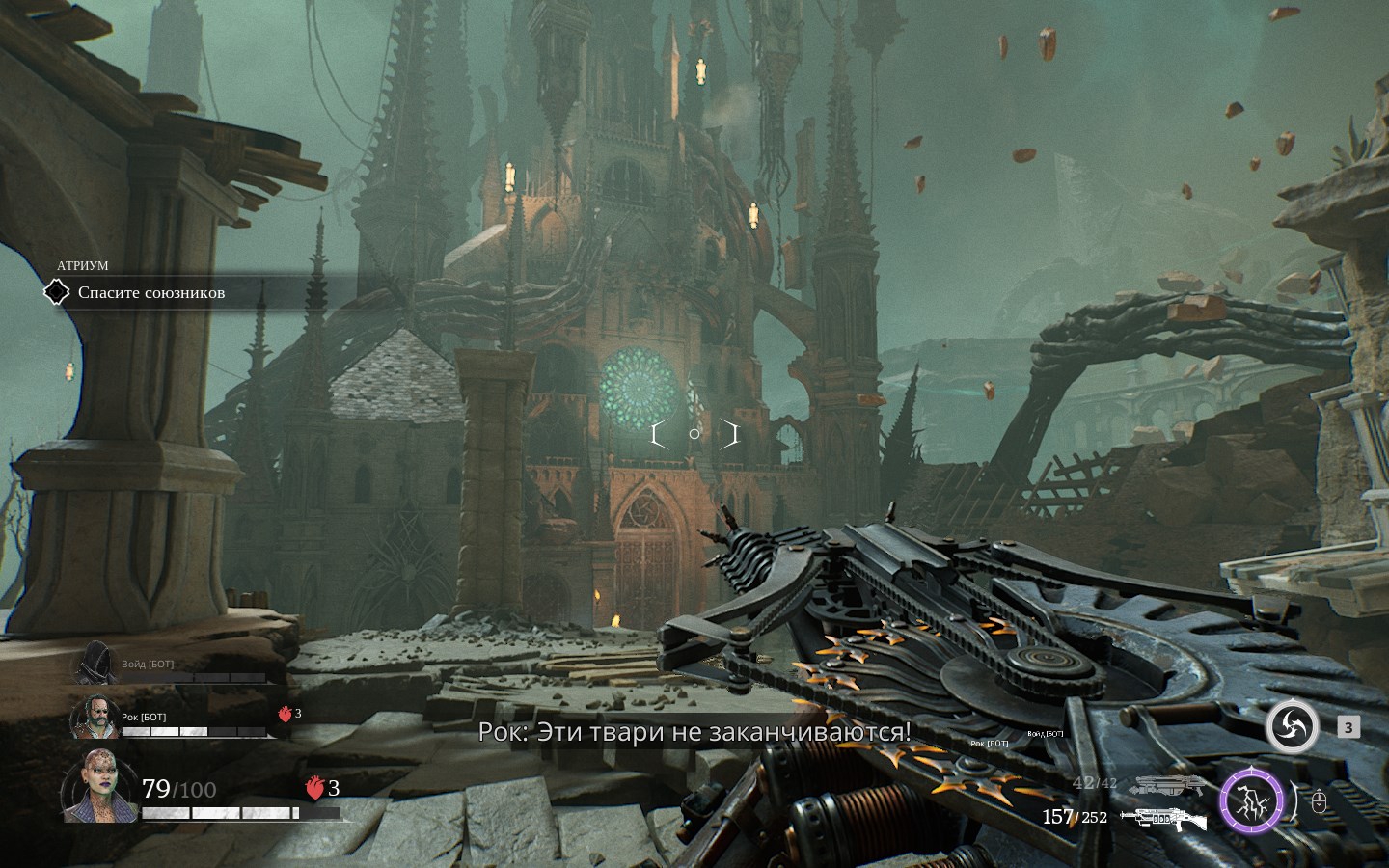The width and height of the screenshot is (1389, 868).
Task: Select the Рок bot teammate portrait
Action: tap(95, 718)
